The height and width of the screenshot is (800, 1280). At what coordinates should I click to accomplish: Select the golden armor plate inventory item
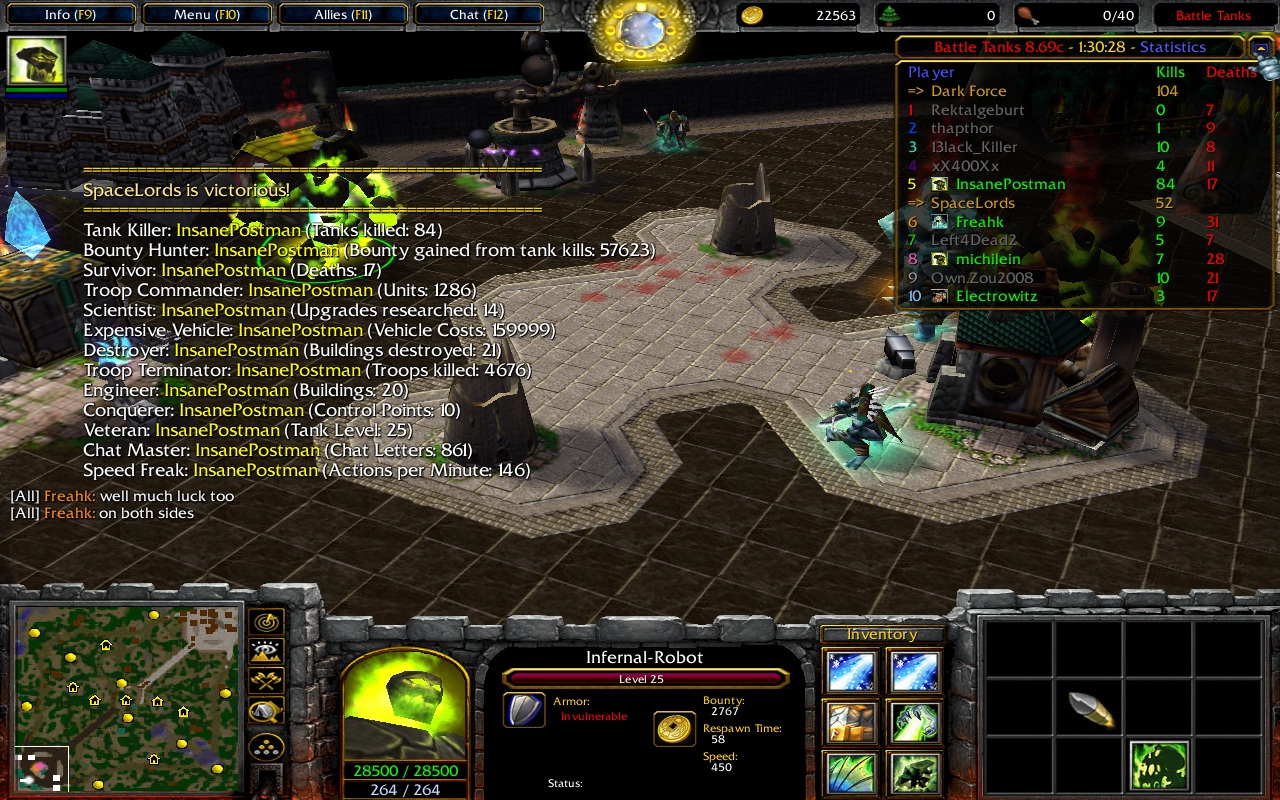(x=850, y=722)
